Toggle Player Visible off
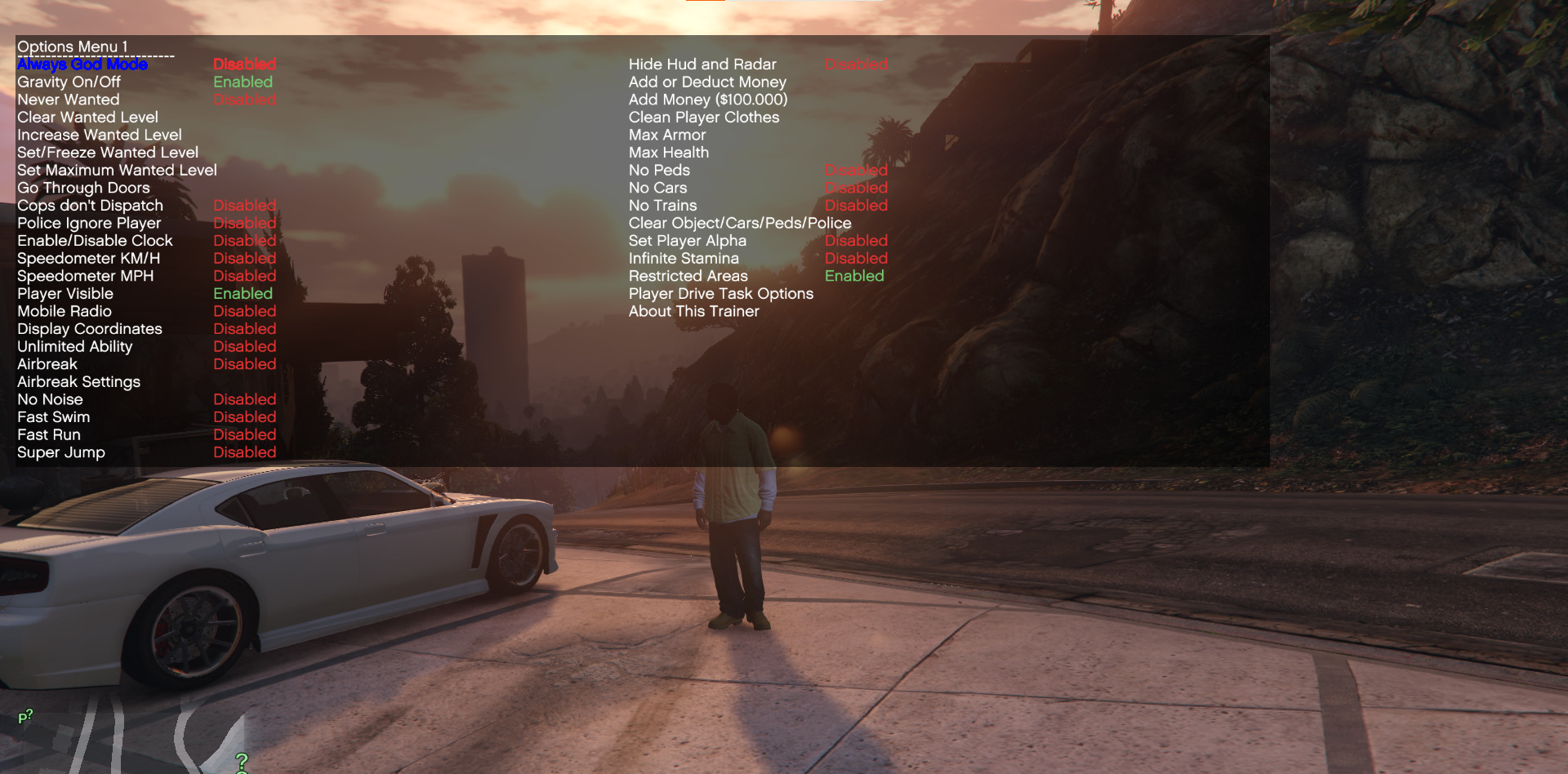 click(x=65, y=293)
